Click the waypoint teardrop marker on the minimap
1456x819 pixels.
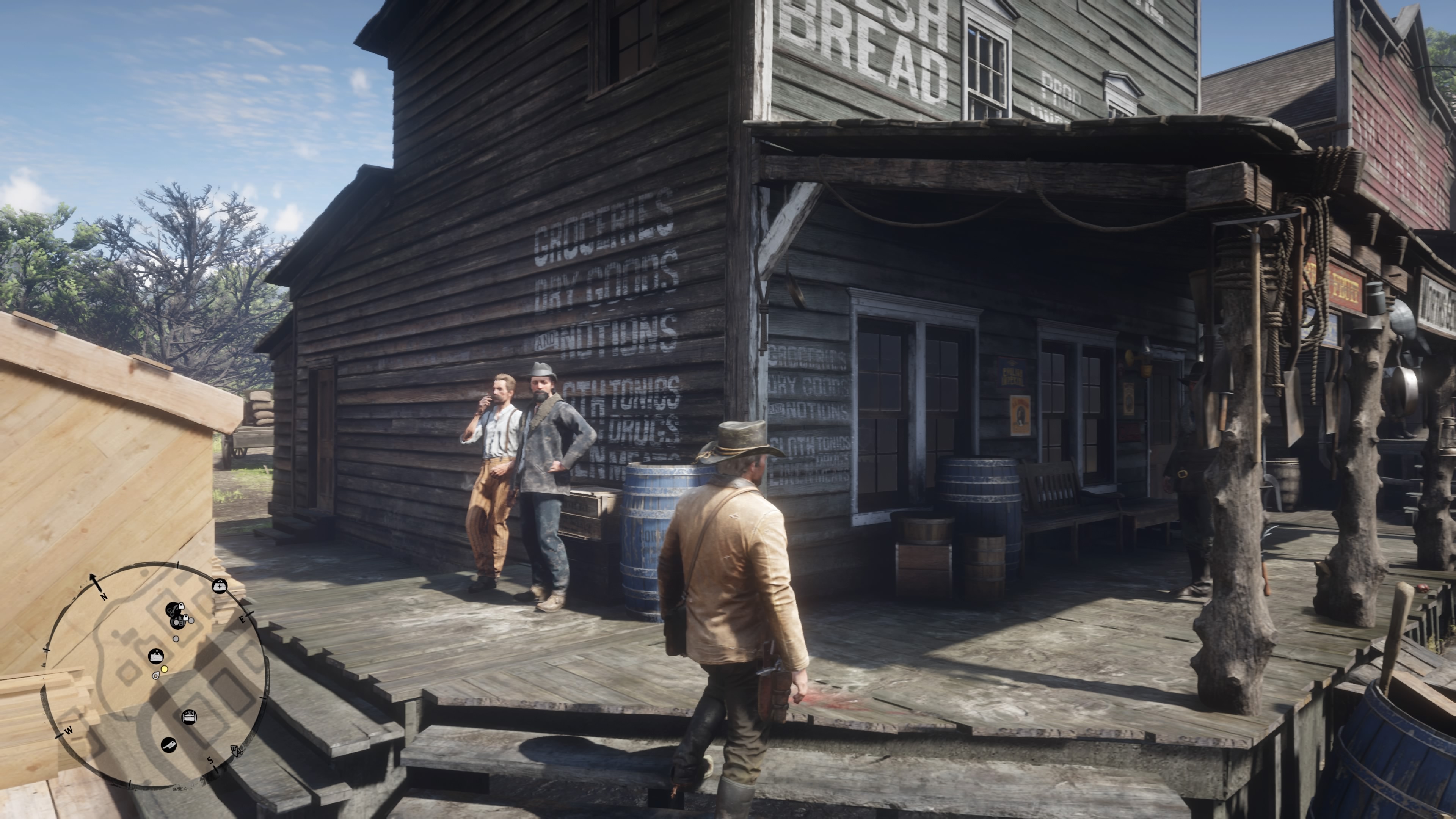click(155, 676)
